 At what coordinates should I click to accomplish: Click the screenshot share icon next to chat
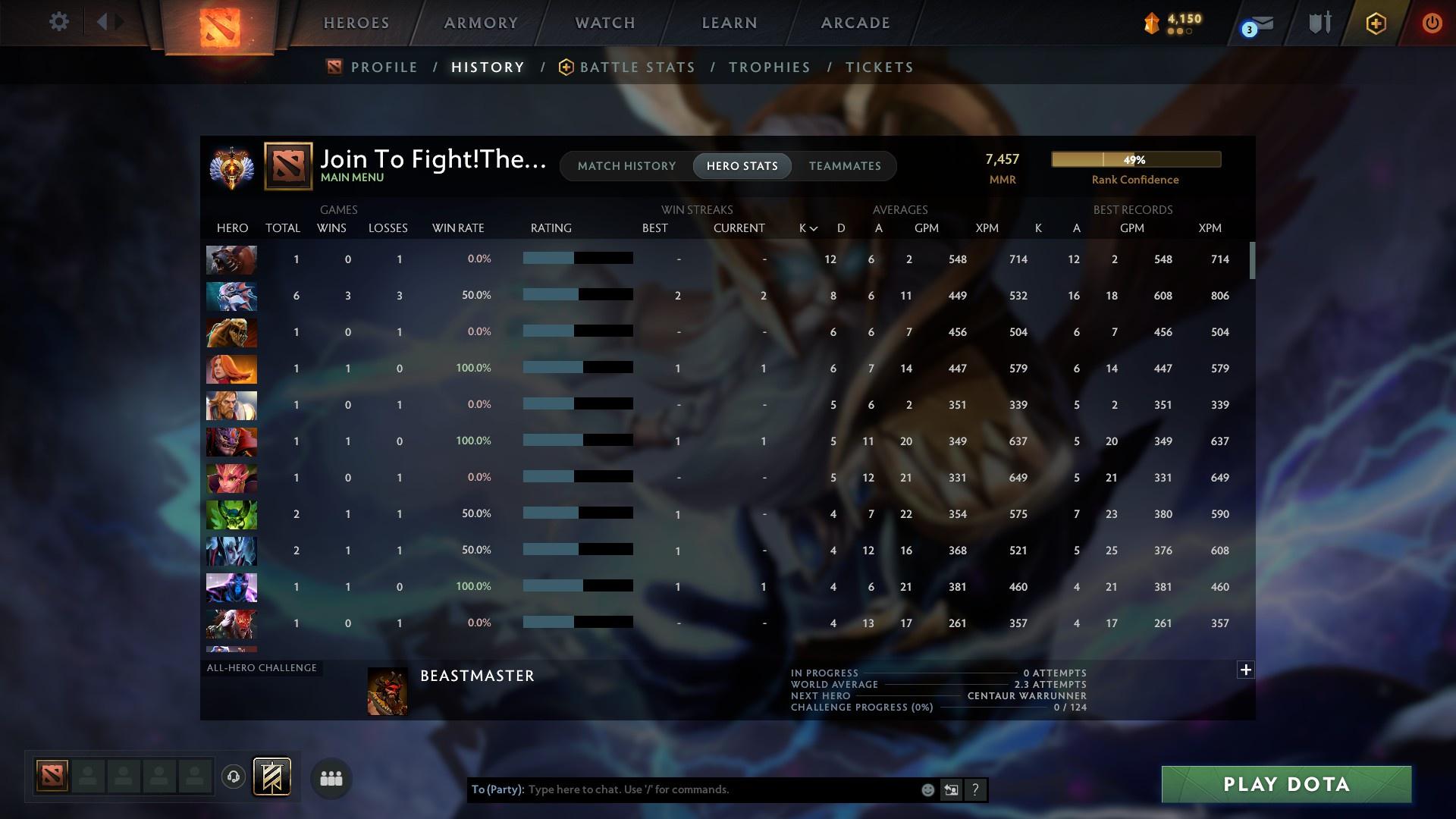[x=952, y=789]
